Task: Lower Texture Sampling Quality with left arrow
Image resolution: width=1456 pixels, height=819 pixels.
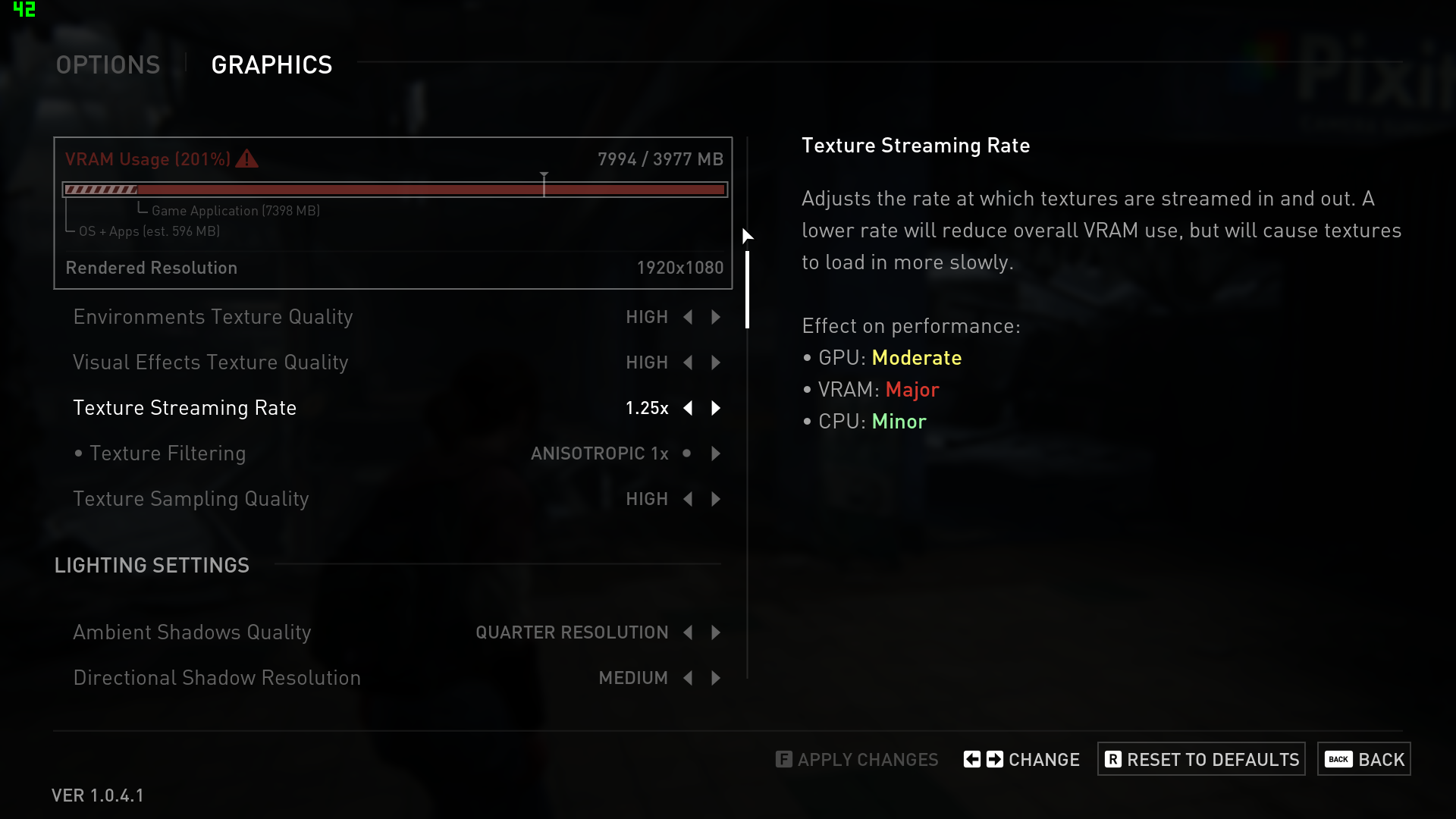Action: (688, 499)
